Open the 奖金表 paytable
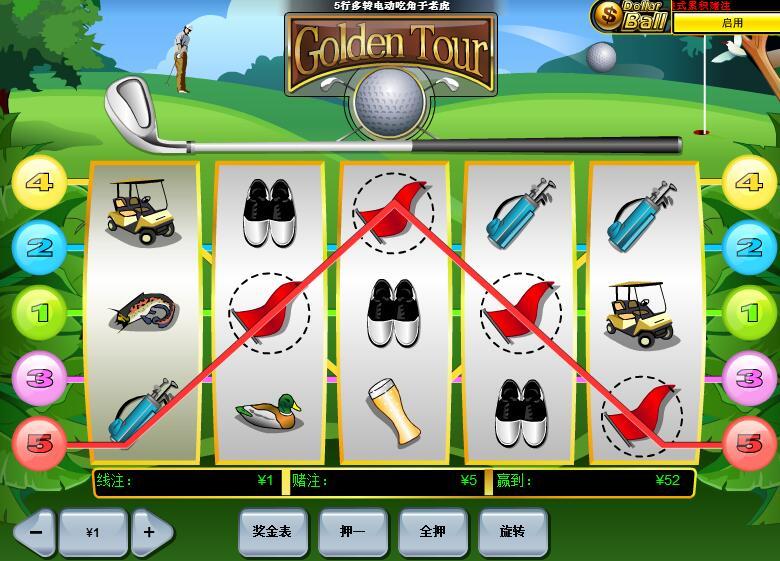Image resolution: width=780 pixels, height=561 pixels. pos(272,532)
